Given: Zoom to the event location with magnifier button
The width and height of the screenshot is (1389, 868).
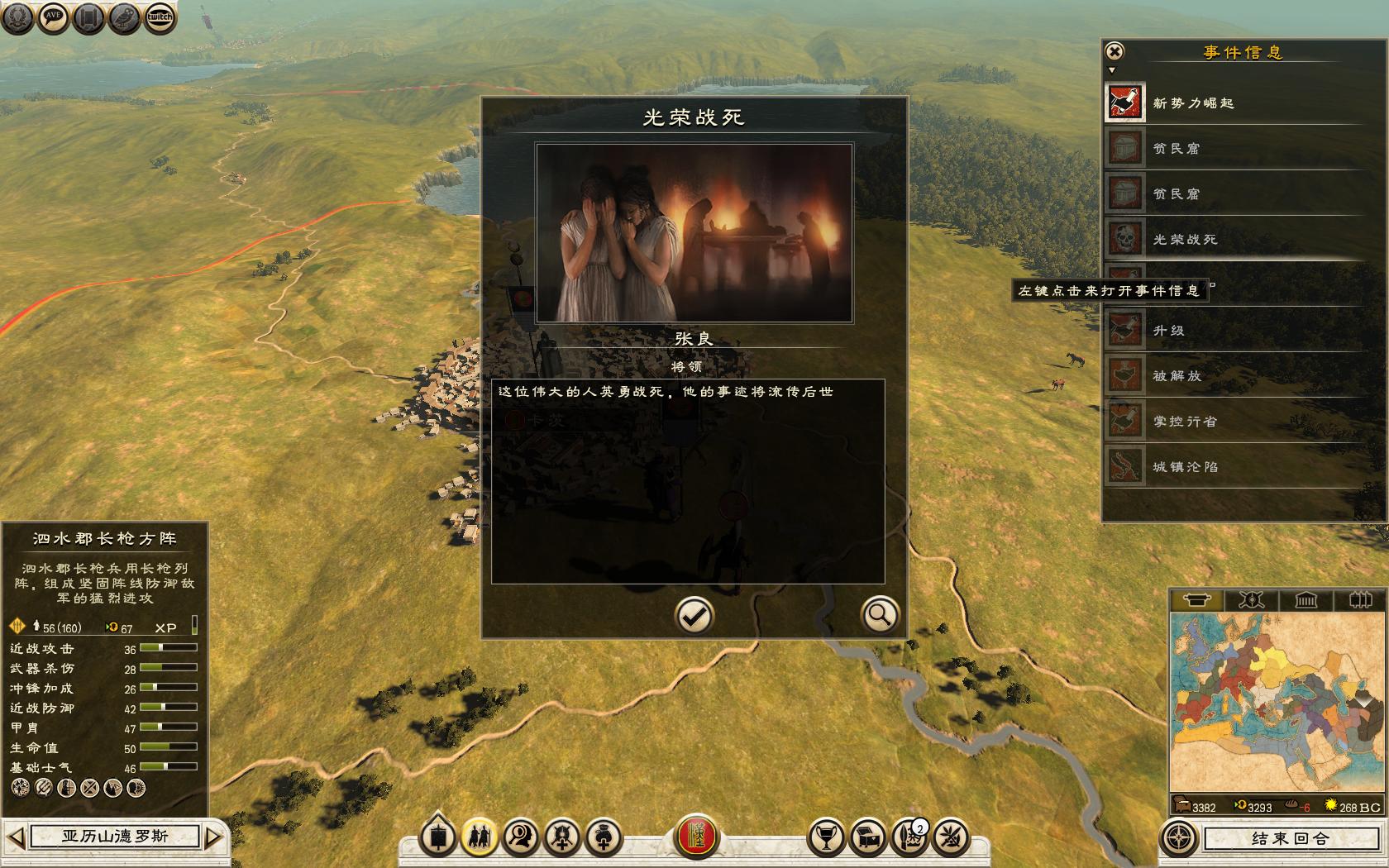Looking at the screenshot, I should pos(879,615).
